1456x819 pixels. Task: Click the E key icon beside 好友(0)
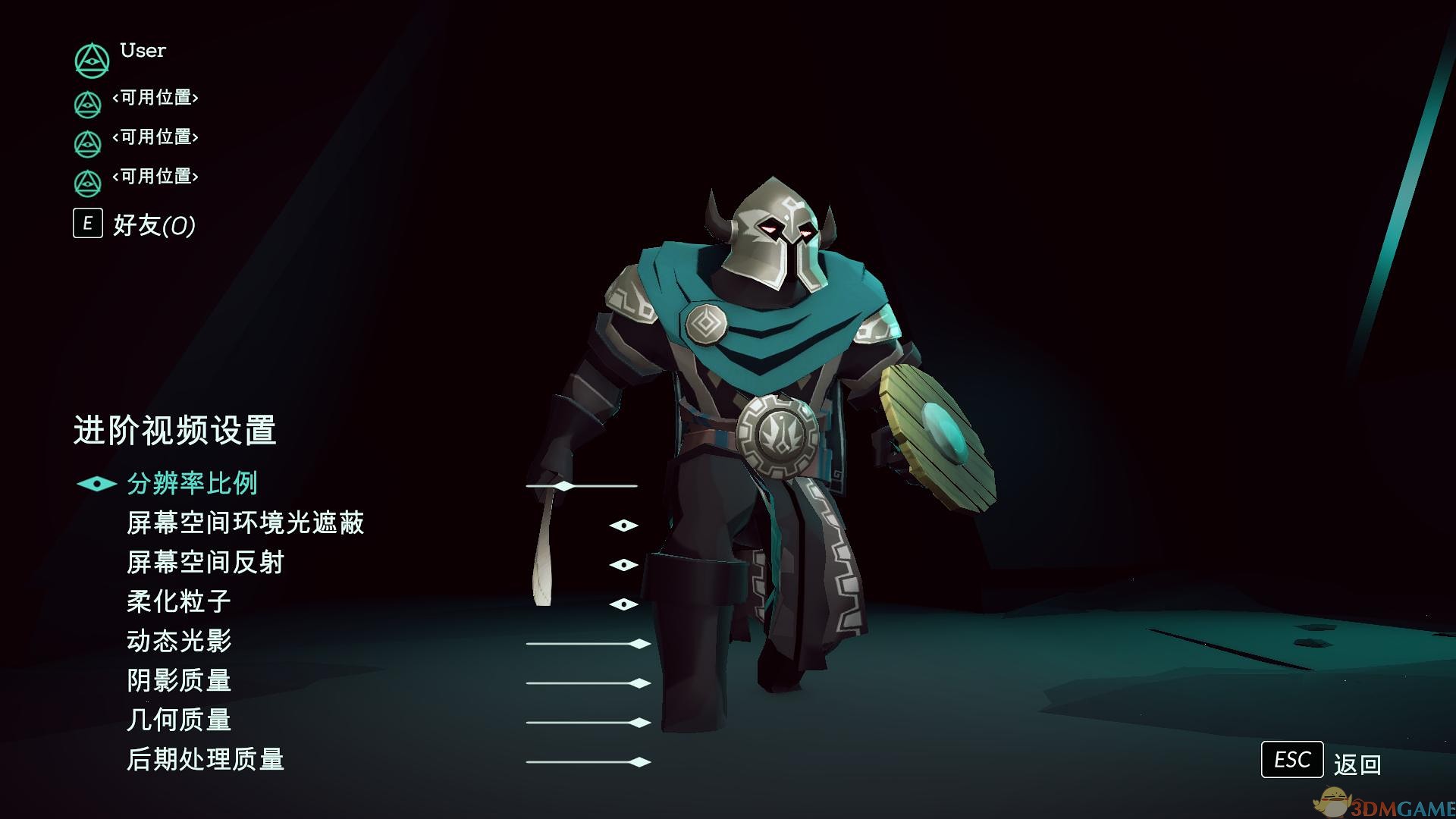87,224
